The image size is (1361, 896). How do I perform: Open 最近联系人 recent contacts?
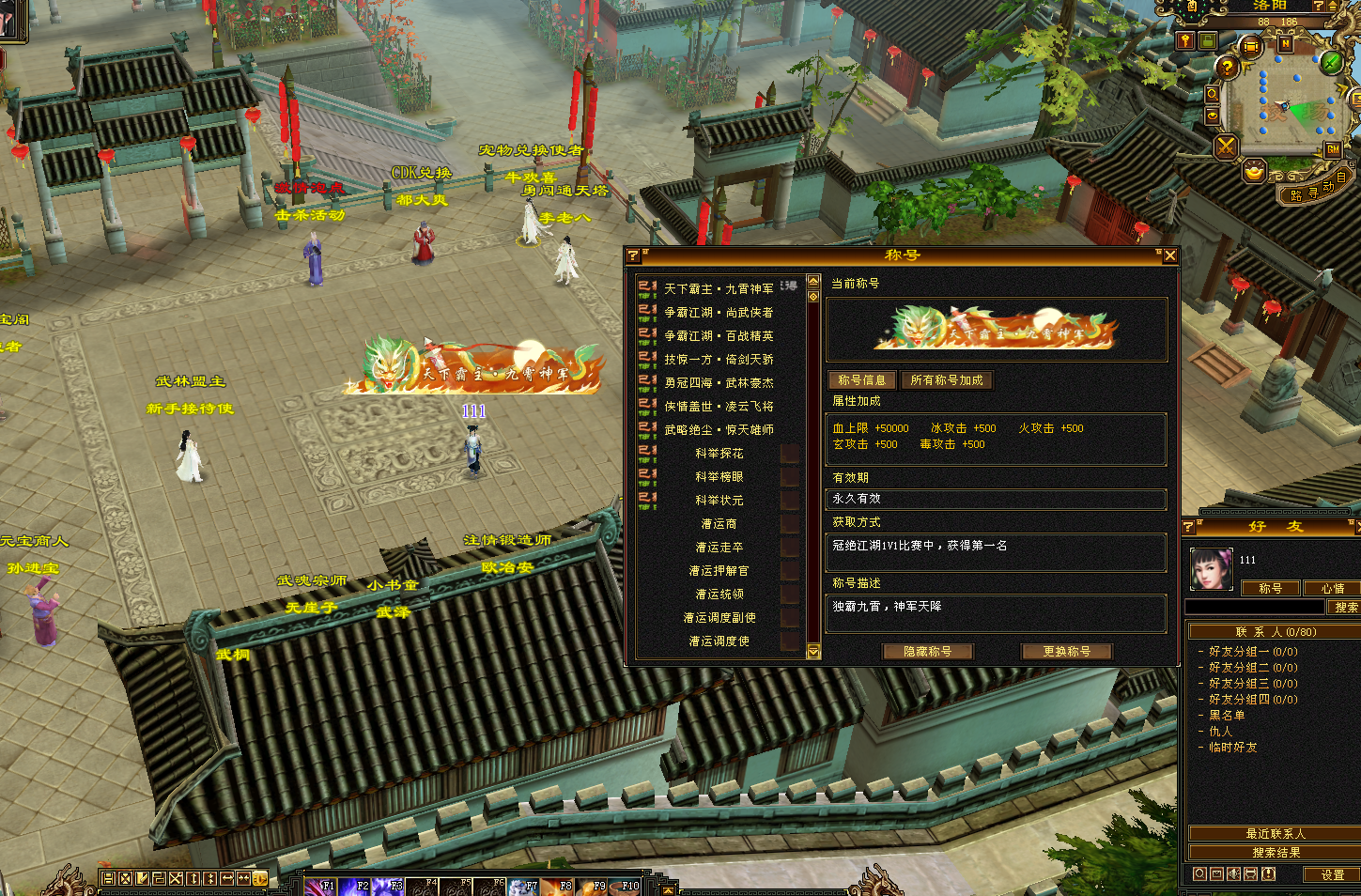coord(1275,834)
